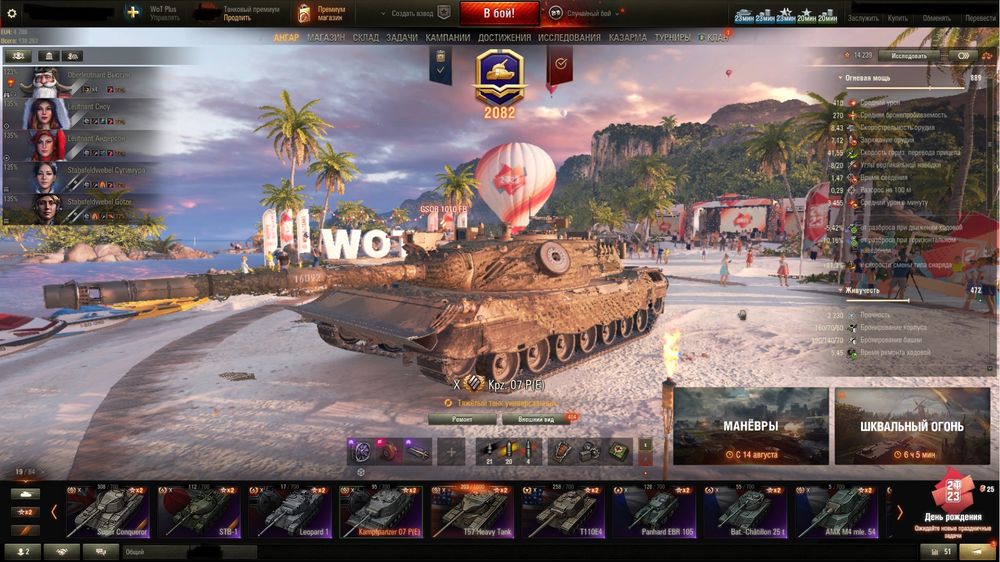Start a battle with the В бой! button

point(499,13)
